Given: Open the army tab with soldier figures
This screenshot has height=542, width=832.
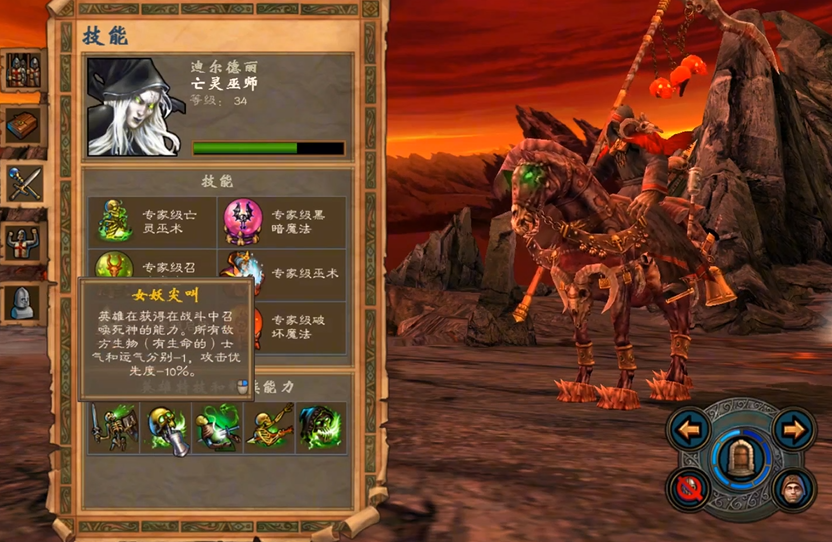Looking at the screenshot, I should tap(22, 71).
